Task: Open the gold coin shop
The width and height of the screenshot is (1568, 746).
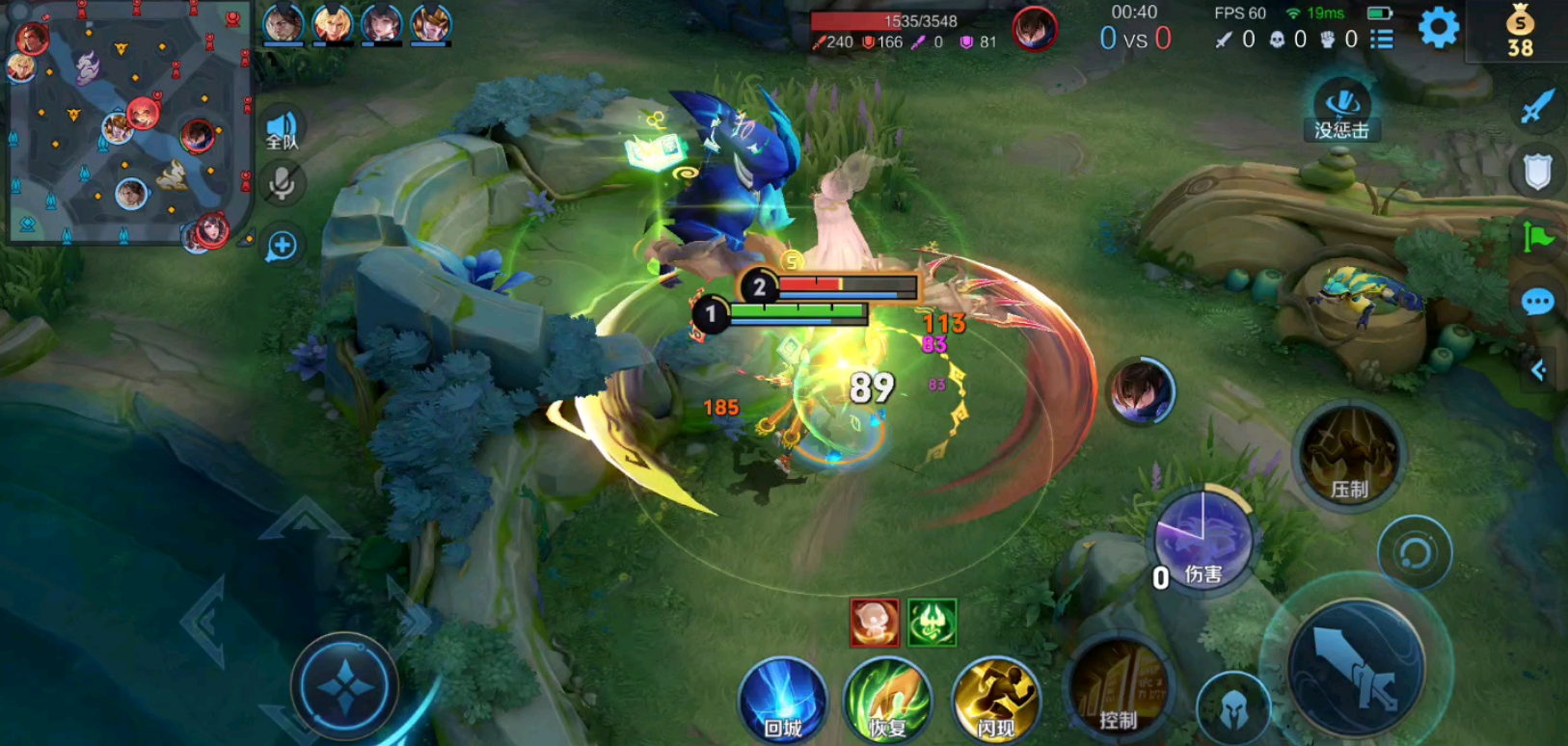Action: coord(1520,31)
